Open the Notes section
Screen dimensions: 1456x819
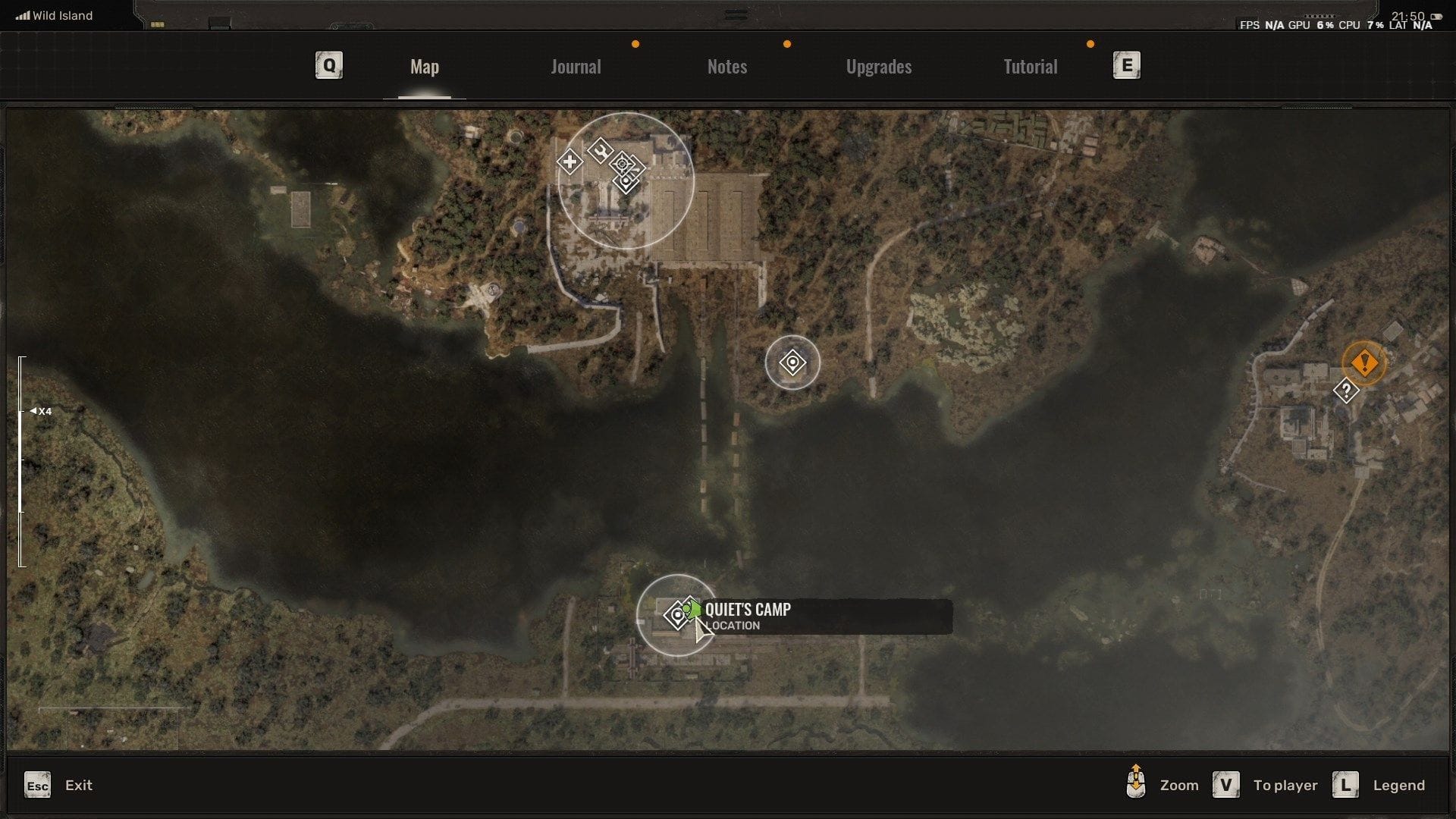click(x=726, y=67)
